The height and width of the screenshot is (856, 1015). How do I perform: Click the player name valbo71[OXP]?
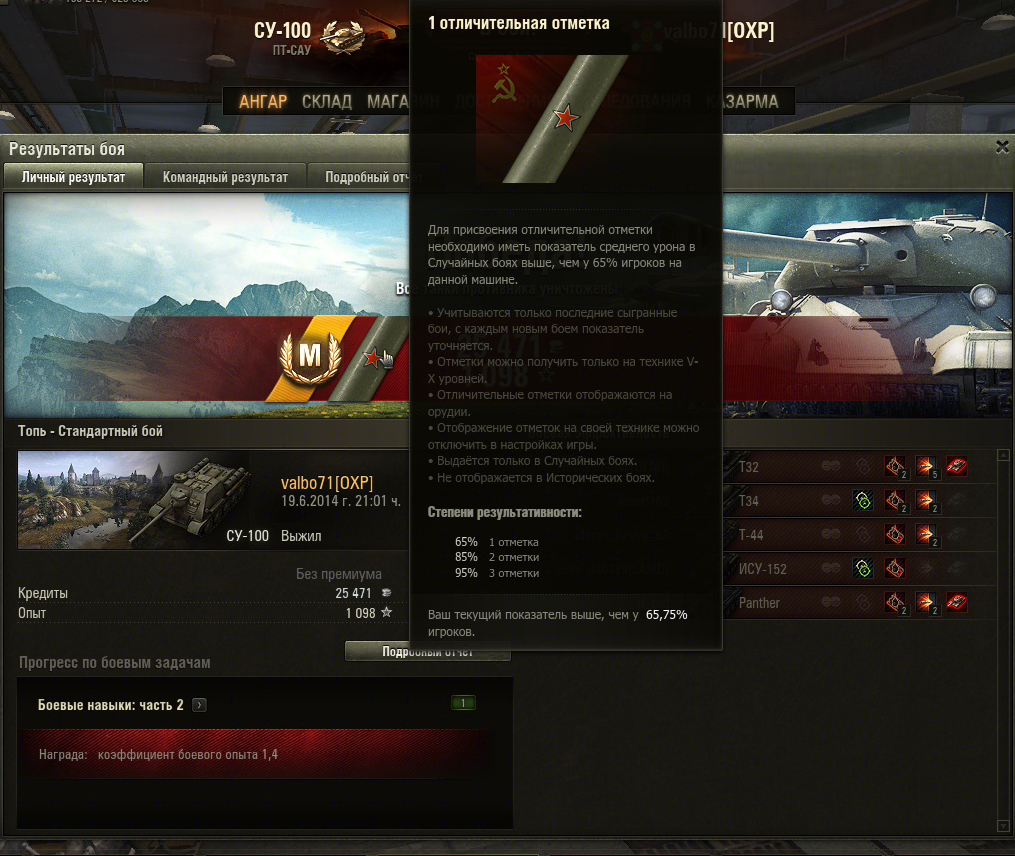tap(327, 483)
